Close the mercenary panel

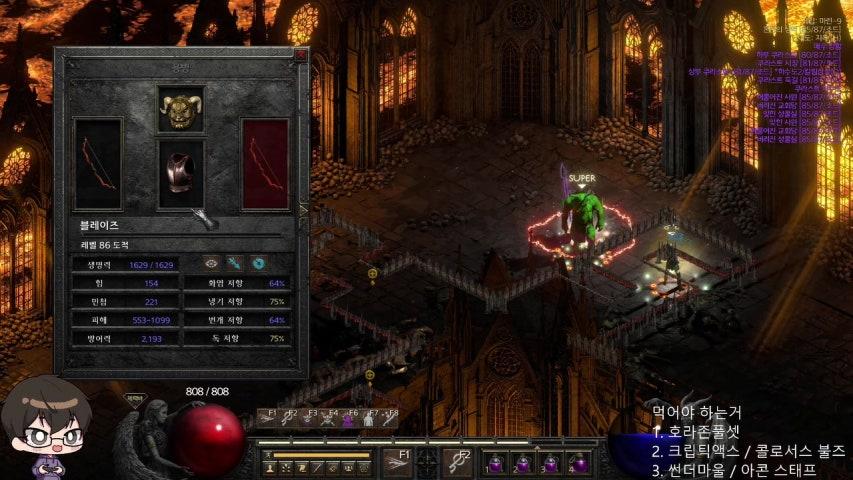[x=300, y=55]
